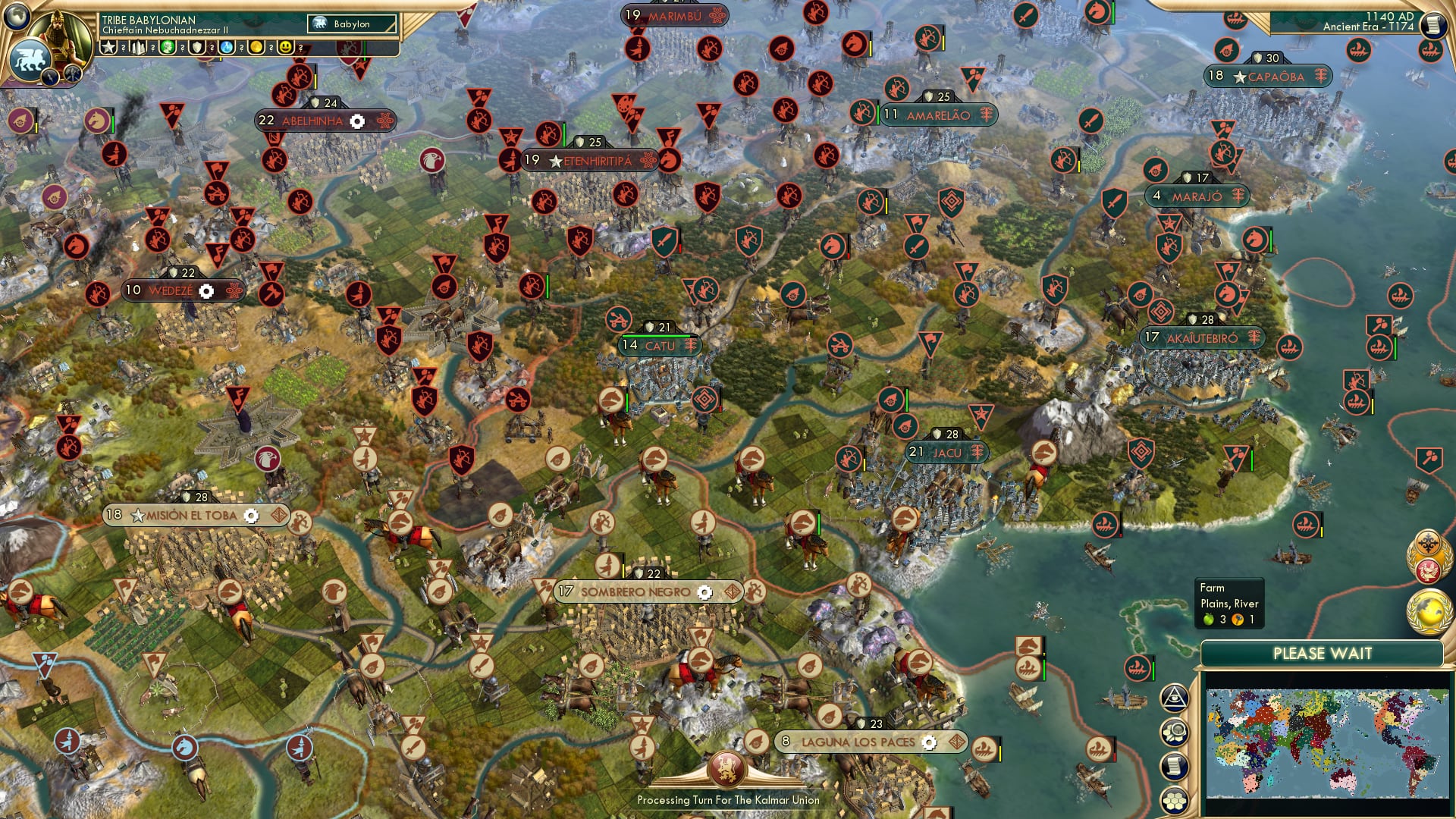Image resolution: width=1456 pixels, height=819 pixels.
Task: Open the strategic view pyramid-eye icon
Action: click(1174, 697)
